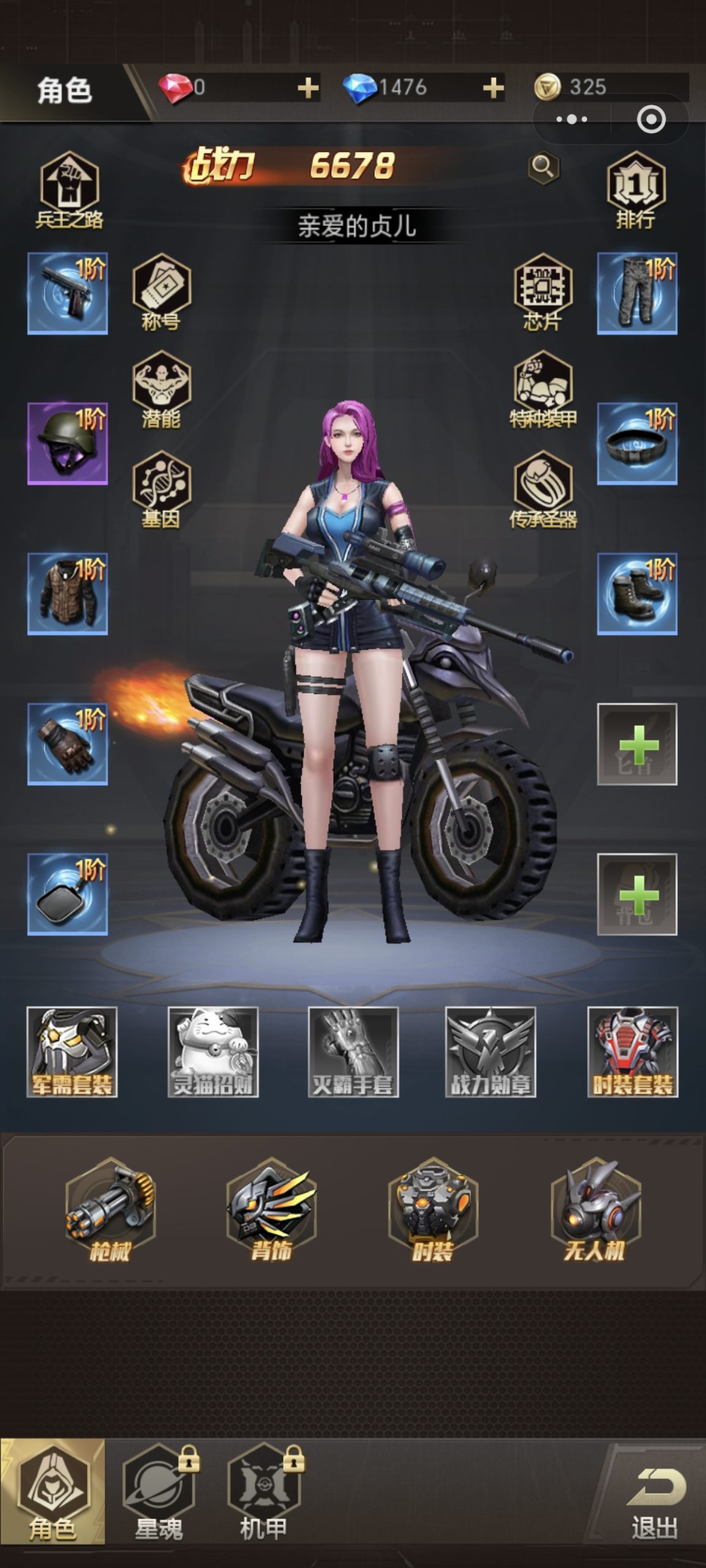Image resolution: width=706 pixels, height=1568 pixels.
Task: Select the boots equipment slot
Action: [637, 594]
